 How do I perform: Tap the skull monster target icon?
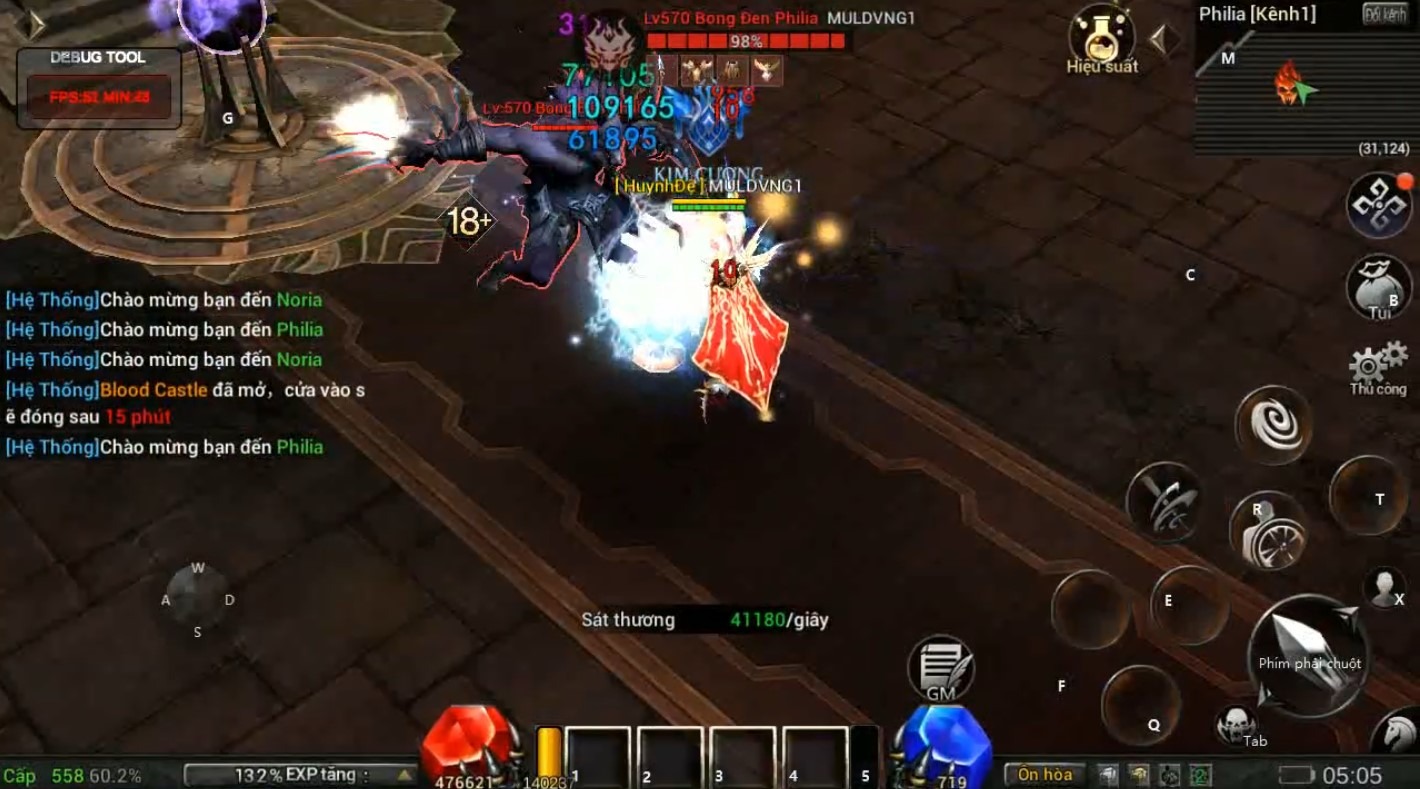[x=1237, y=722]
